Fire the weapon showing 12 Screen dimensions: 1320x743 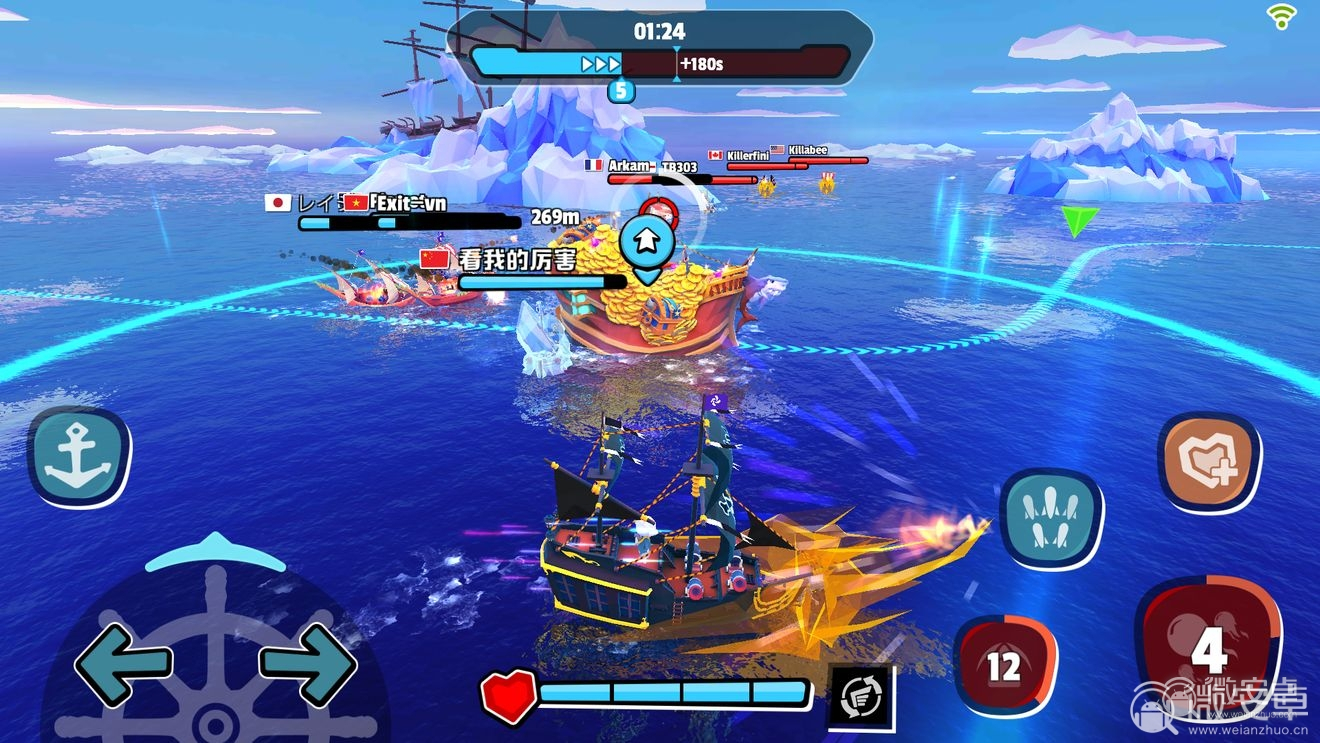tap(1004, 665)
